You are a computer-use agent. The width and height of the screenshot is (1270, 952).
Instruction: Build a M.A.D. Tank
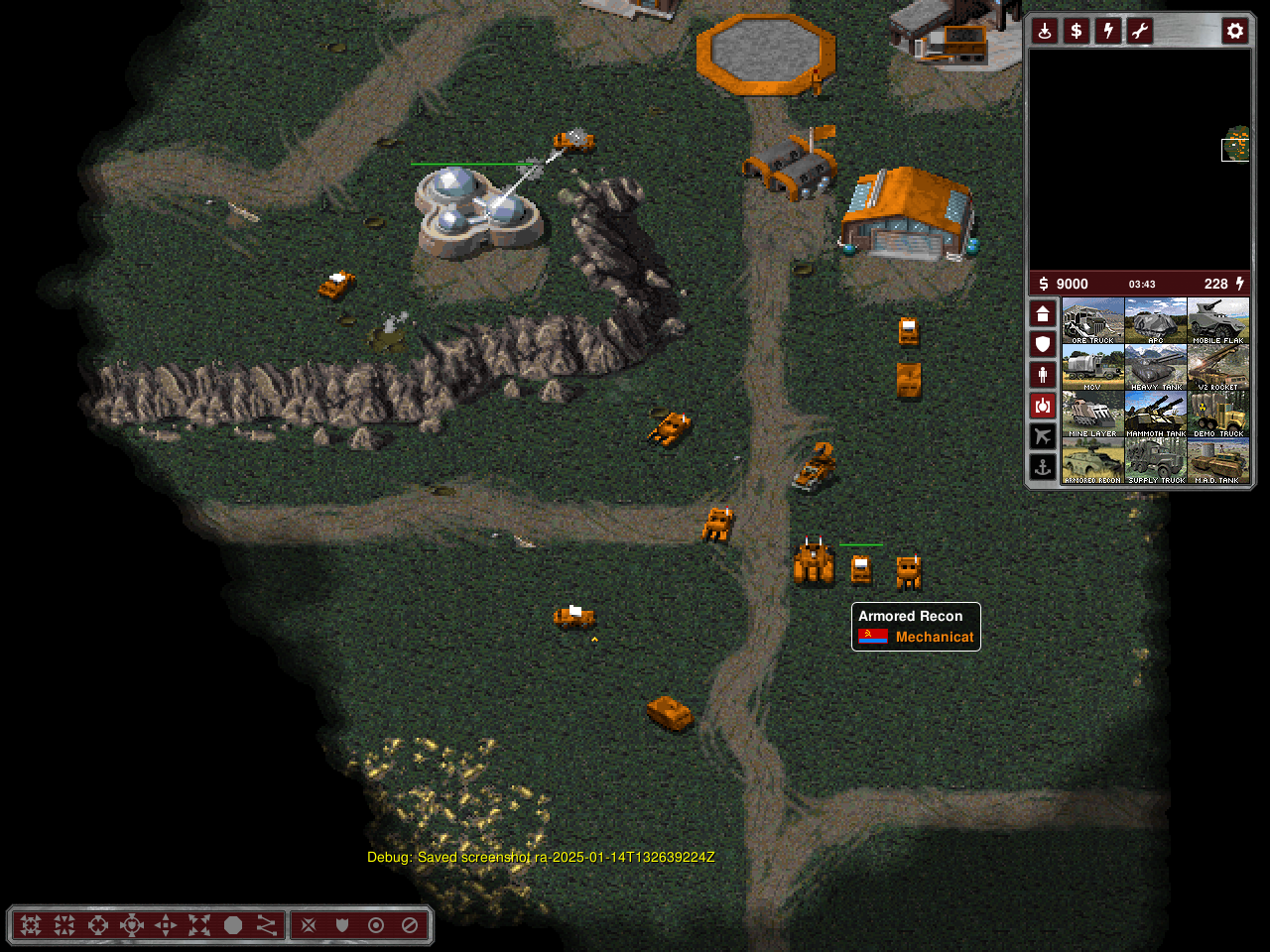pos(1218,461)
